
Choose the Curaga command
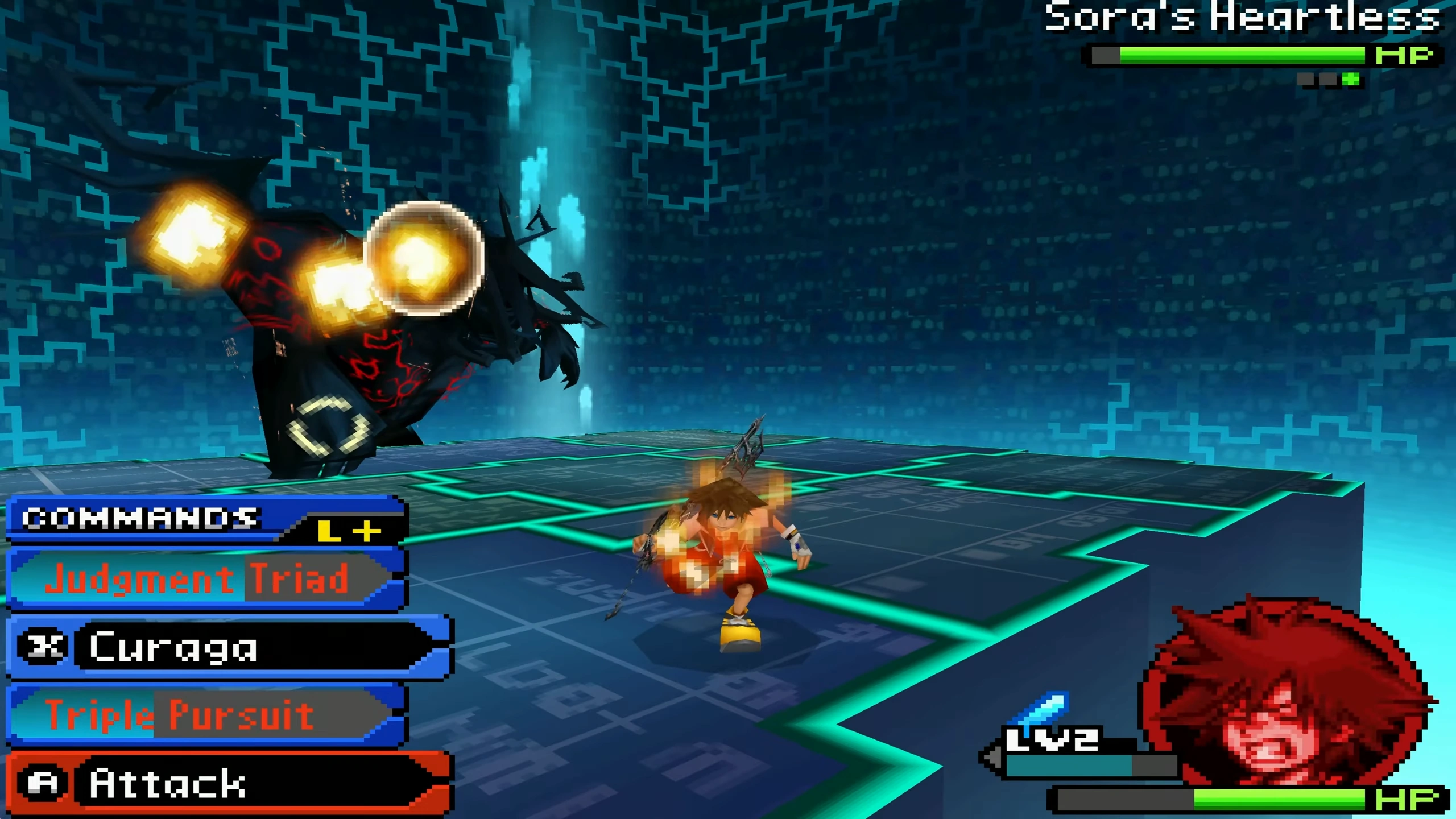tap(227, 647)
